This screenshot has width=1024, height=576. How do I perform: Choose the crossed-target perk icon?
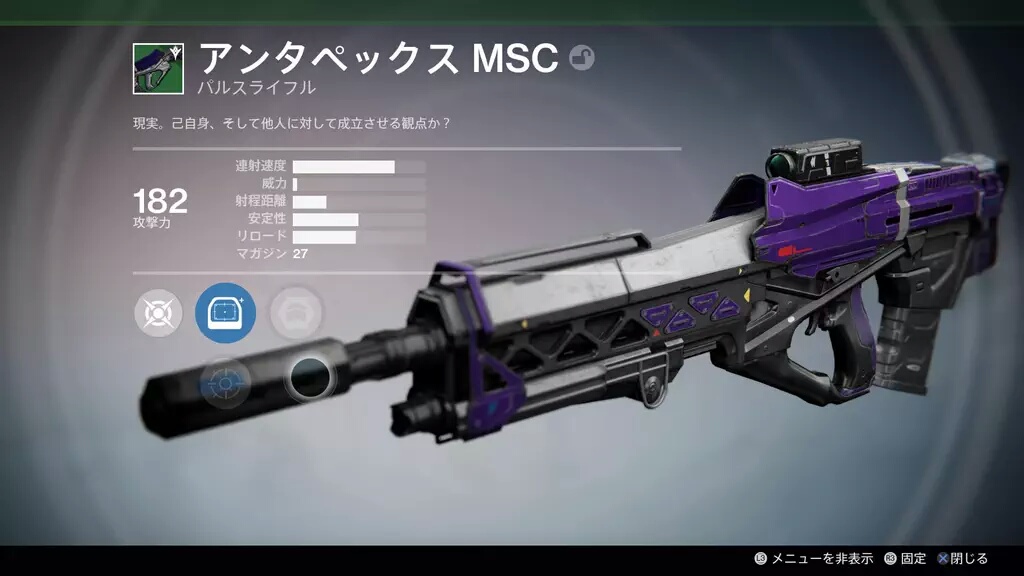click(158, 313)
